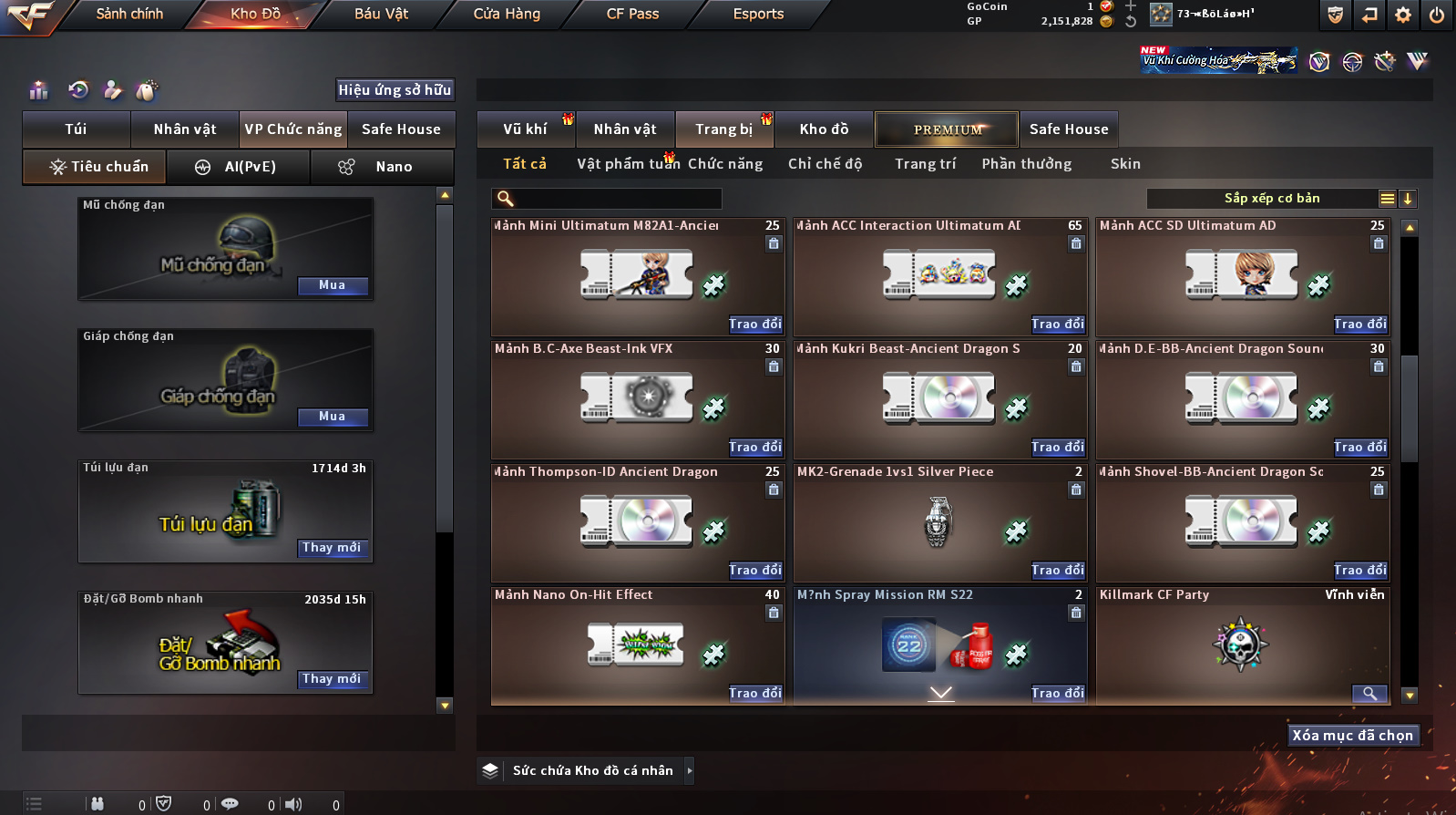
Task: Open the Sảnh chính lobby tab
Action: [129, 14]
